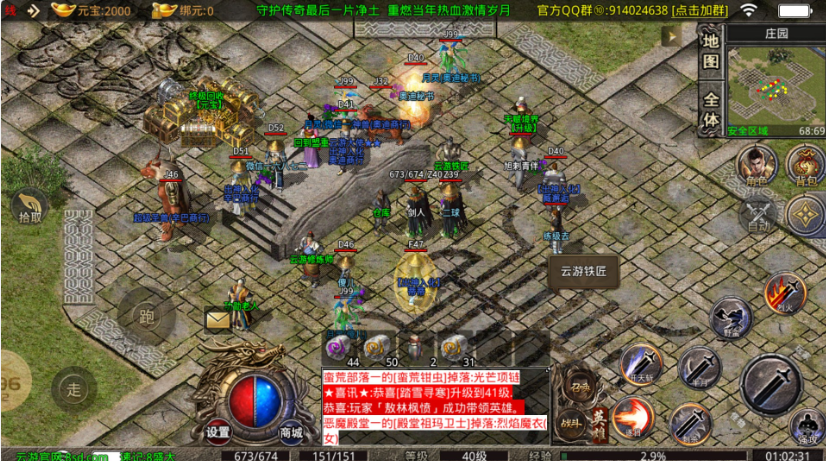Activate the 烈火 flame sword skill
826x461 pixels.
pyautogui.click(x=784, y=293)
